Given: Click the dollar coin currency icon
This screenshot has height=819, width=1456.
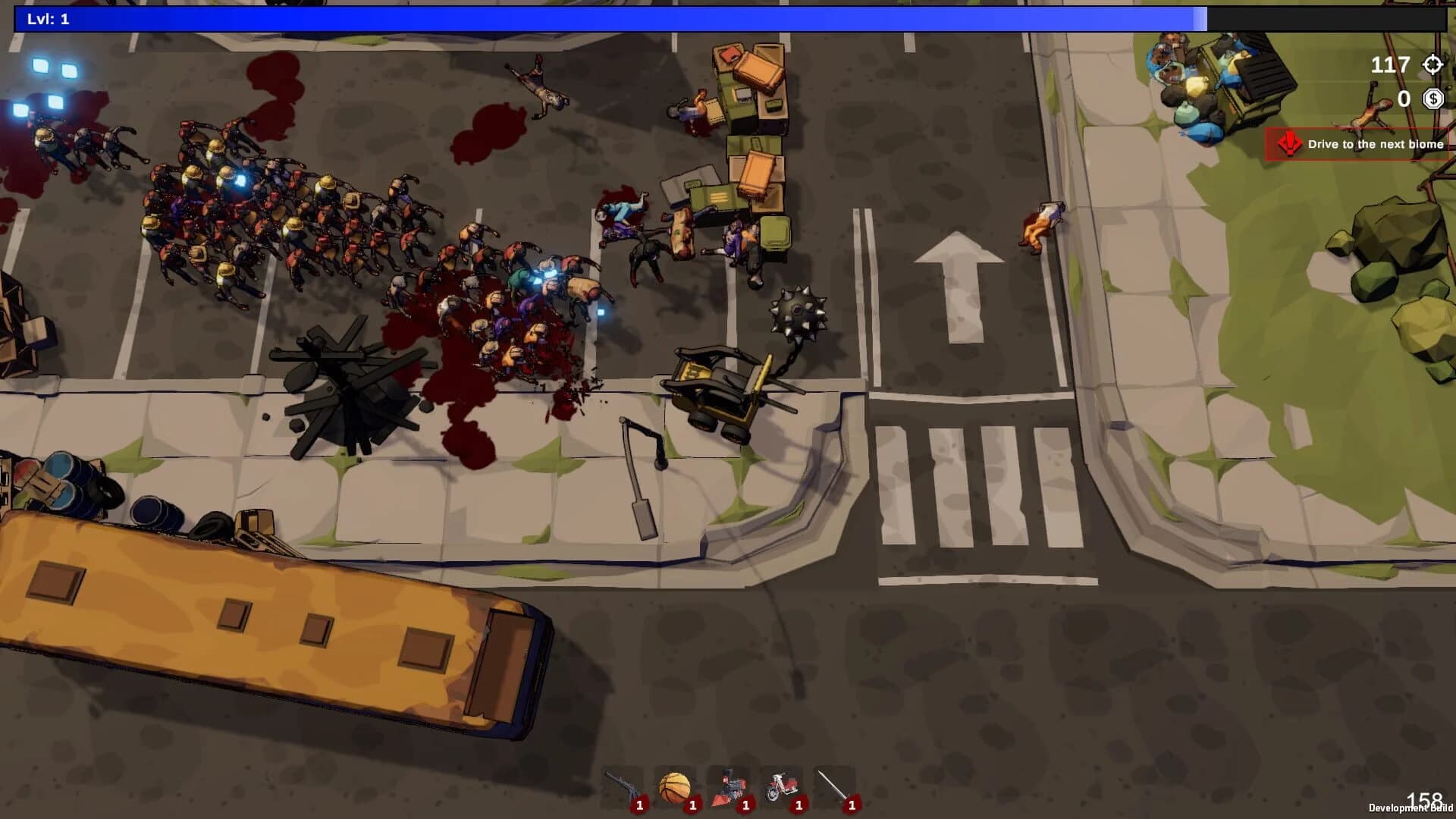Looking at the screenshot, I should [1434, 99].
